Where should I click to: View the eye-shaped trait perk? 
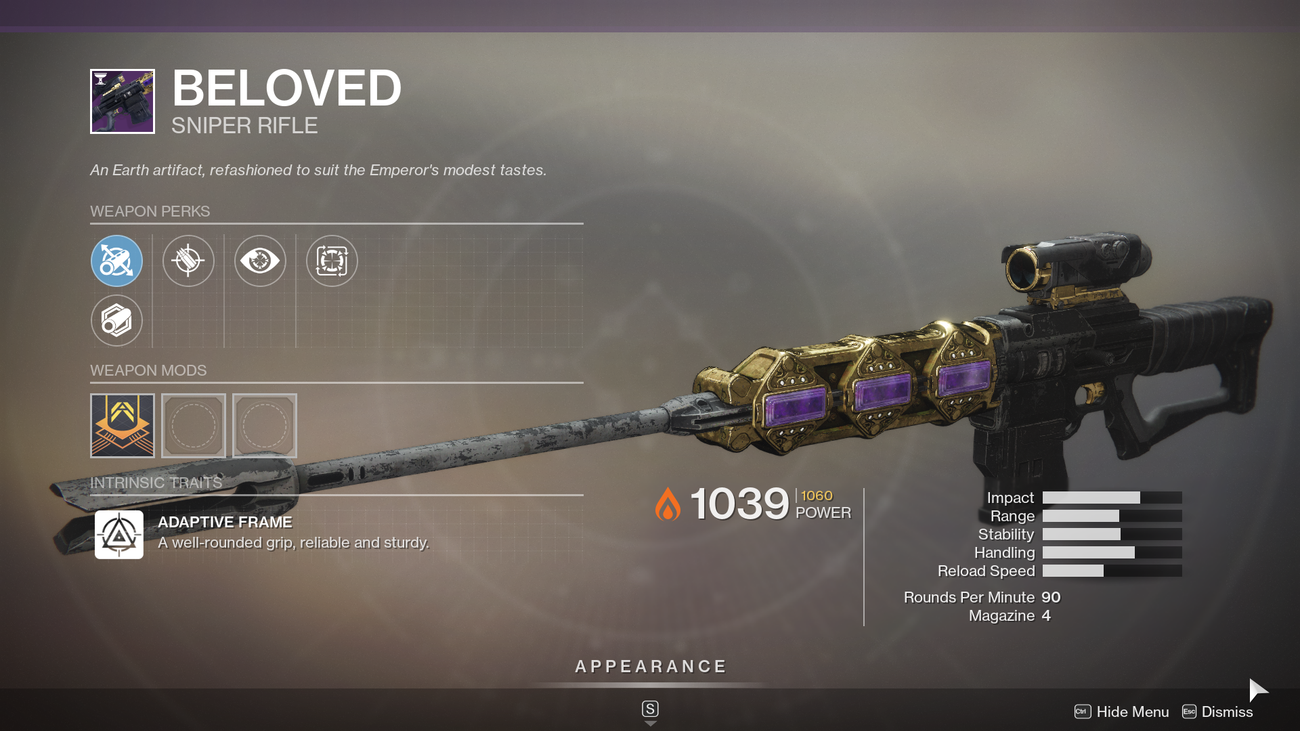click(x=260, y=261)
